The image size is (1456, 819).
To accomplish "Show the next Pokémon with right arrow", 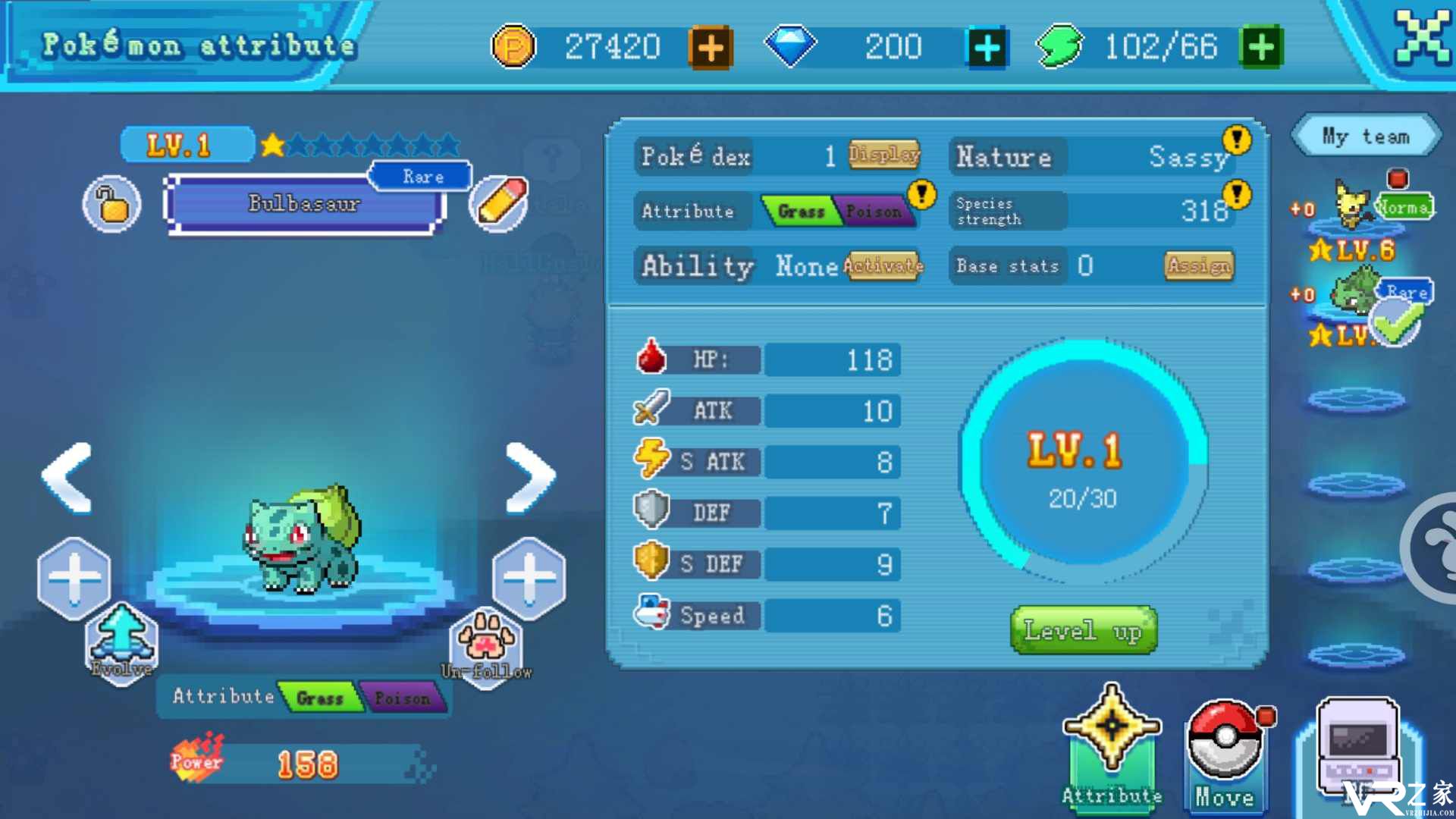I will (531, 478).
